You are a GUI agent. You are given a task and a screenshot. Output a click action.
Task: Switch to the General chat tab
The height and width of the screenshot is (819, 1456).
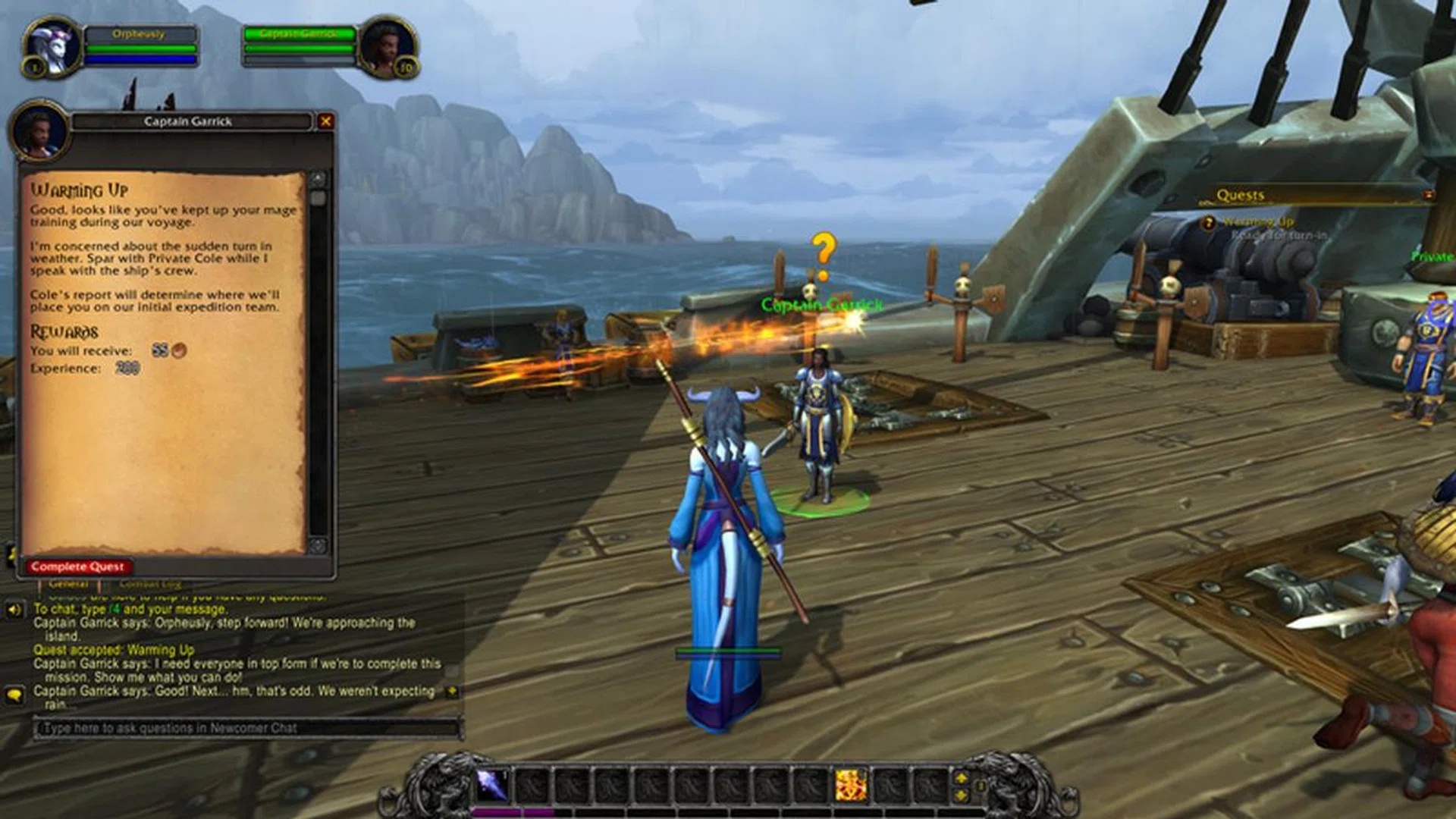[x=68, y=585]
